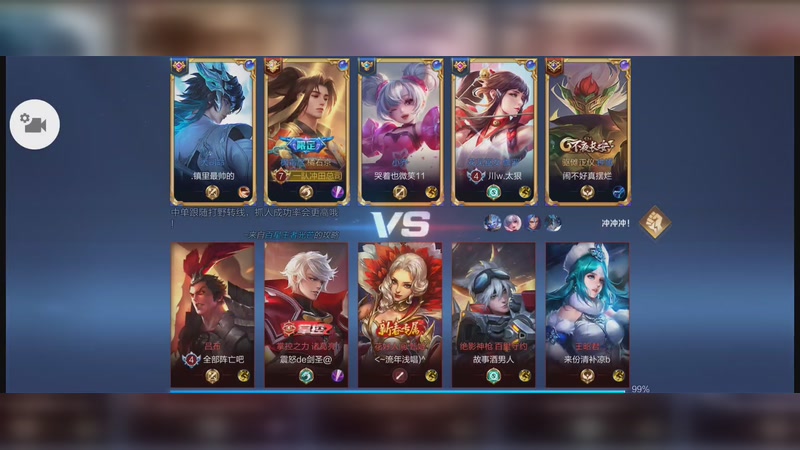Select player card 哭着也微笑11

tap(400, 130)
